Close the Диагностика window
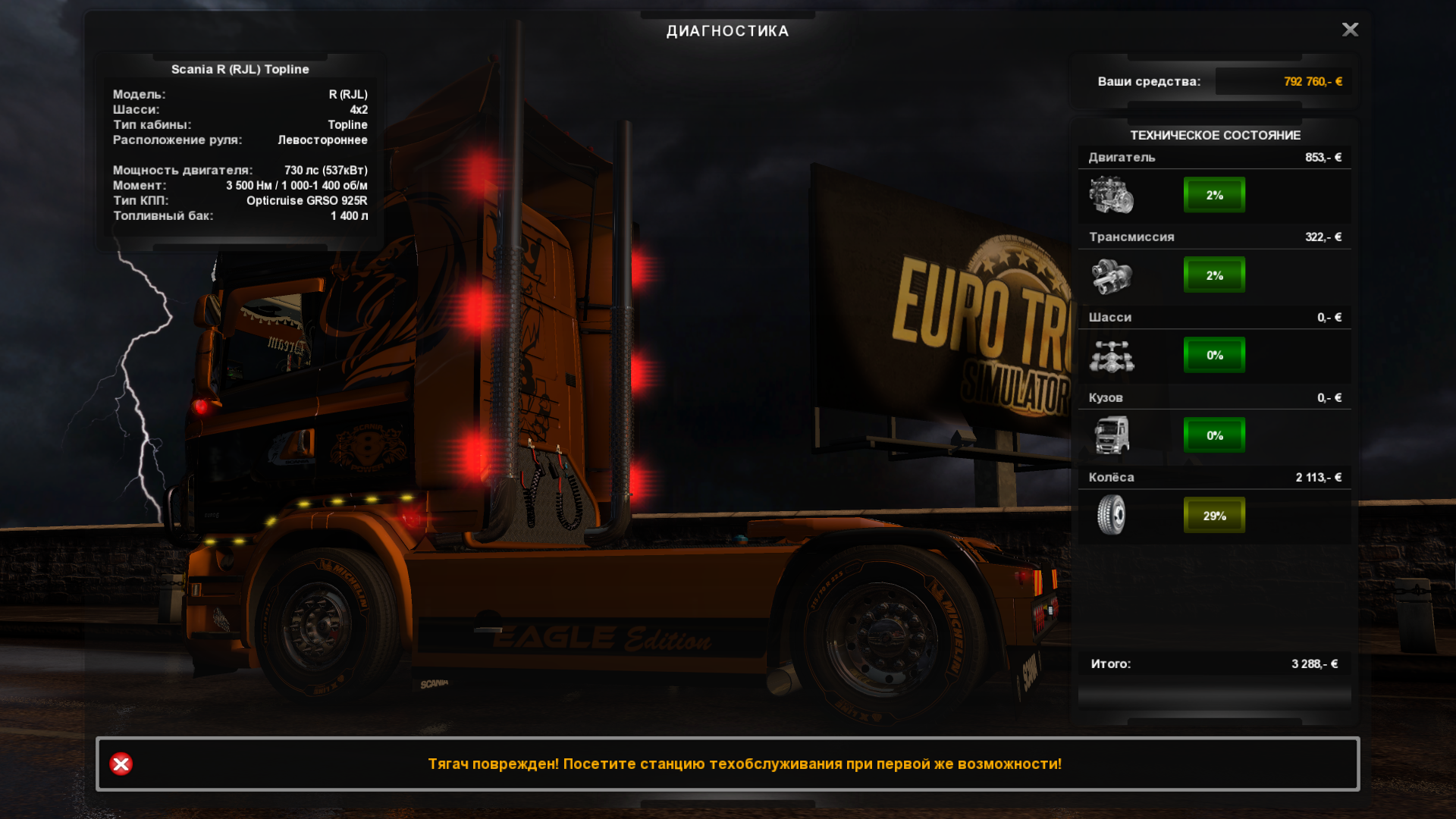Image resolution: width=1456 pixels, height=819 pixels. click(x=1350, y=30)
